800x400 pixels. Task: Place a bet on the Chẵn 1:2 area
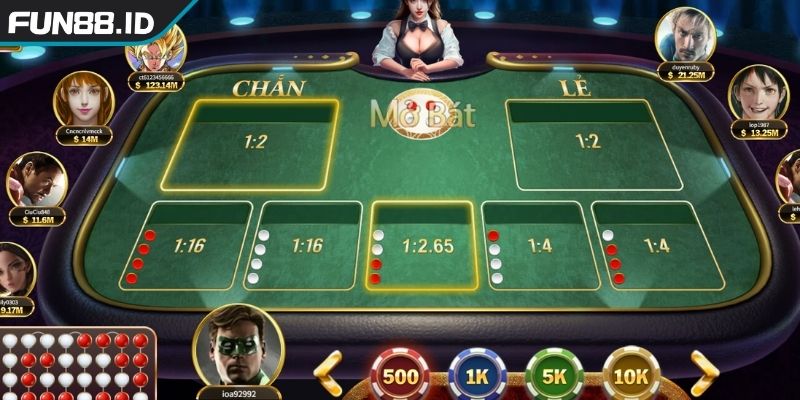point(255,145)
